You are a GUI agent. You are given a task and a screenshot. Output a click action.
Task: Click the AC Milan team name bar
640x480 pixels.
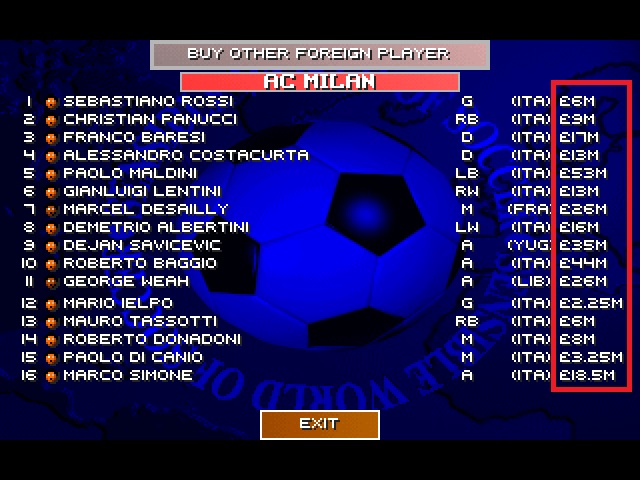tap(319, 81)
